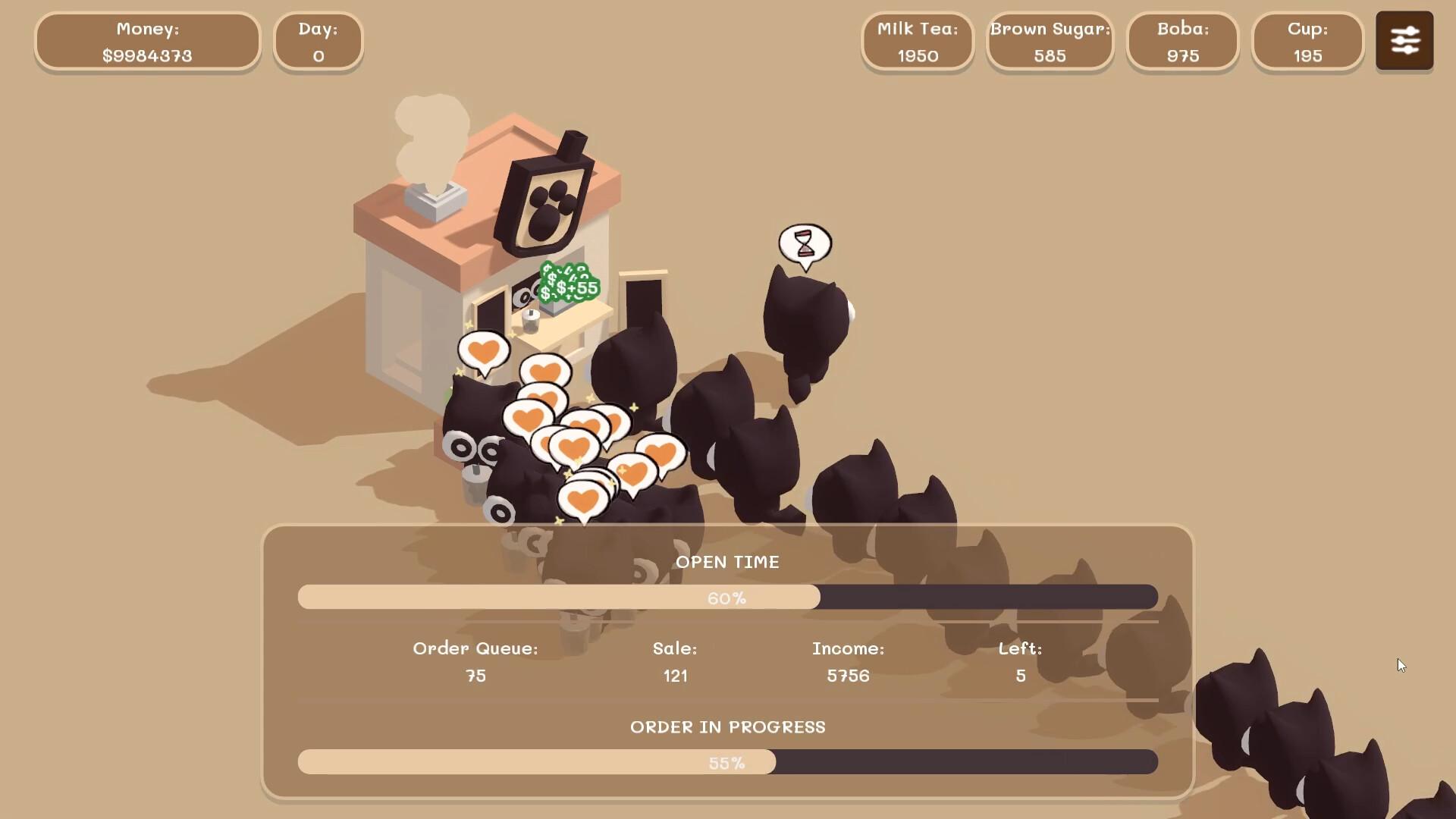Select the Day counter badge
This screenshot has height=819, width=1456.
[x=318, y=42]
